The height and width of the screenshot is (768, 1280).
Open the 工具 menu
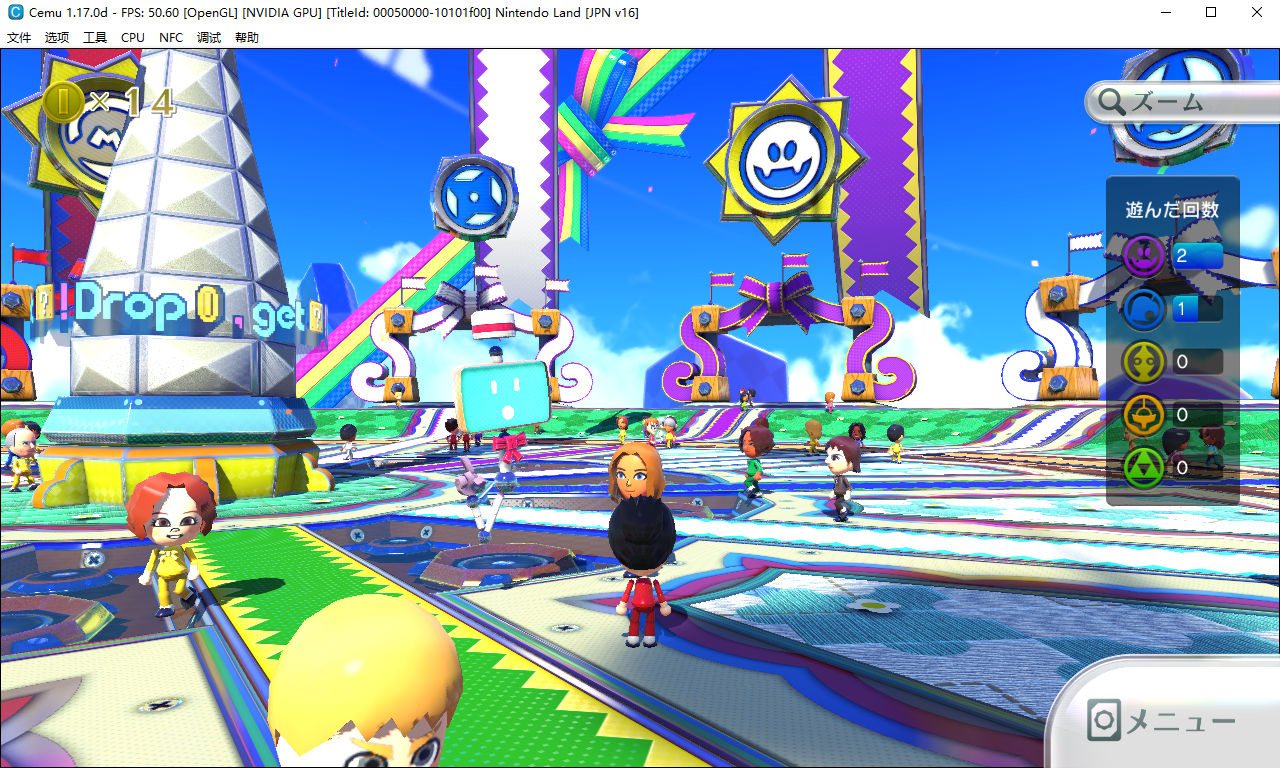(x=94, y=37)
